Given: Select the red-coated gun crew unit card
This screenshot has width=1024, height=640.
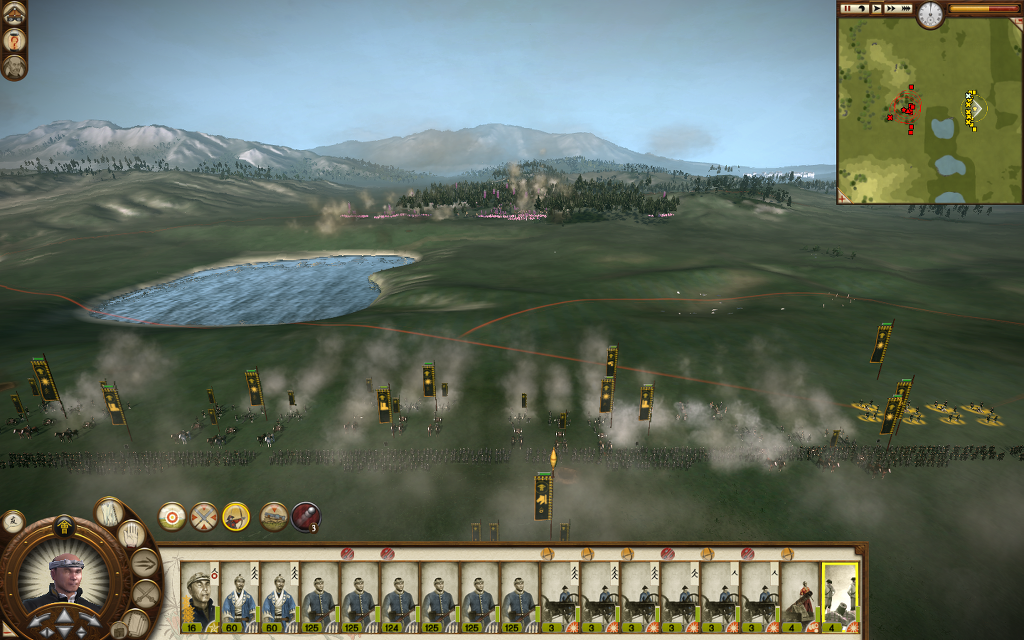Looking at the screenshot, I should click(x=800, y=598).
